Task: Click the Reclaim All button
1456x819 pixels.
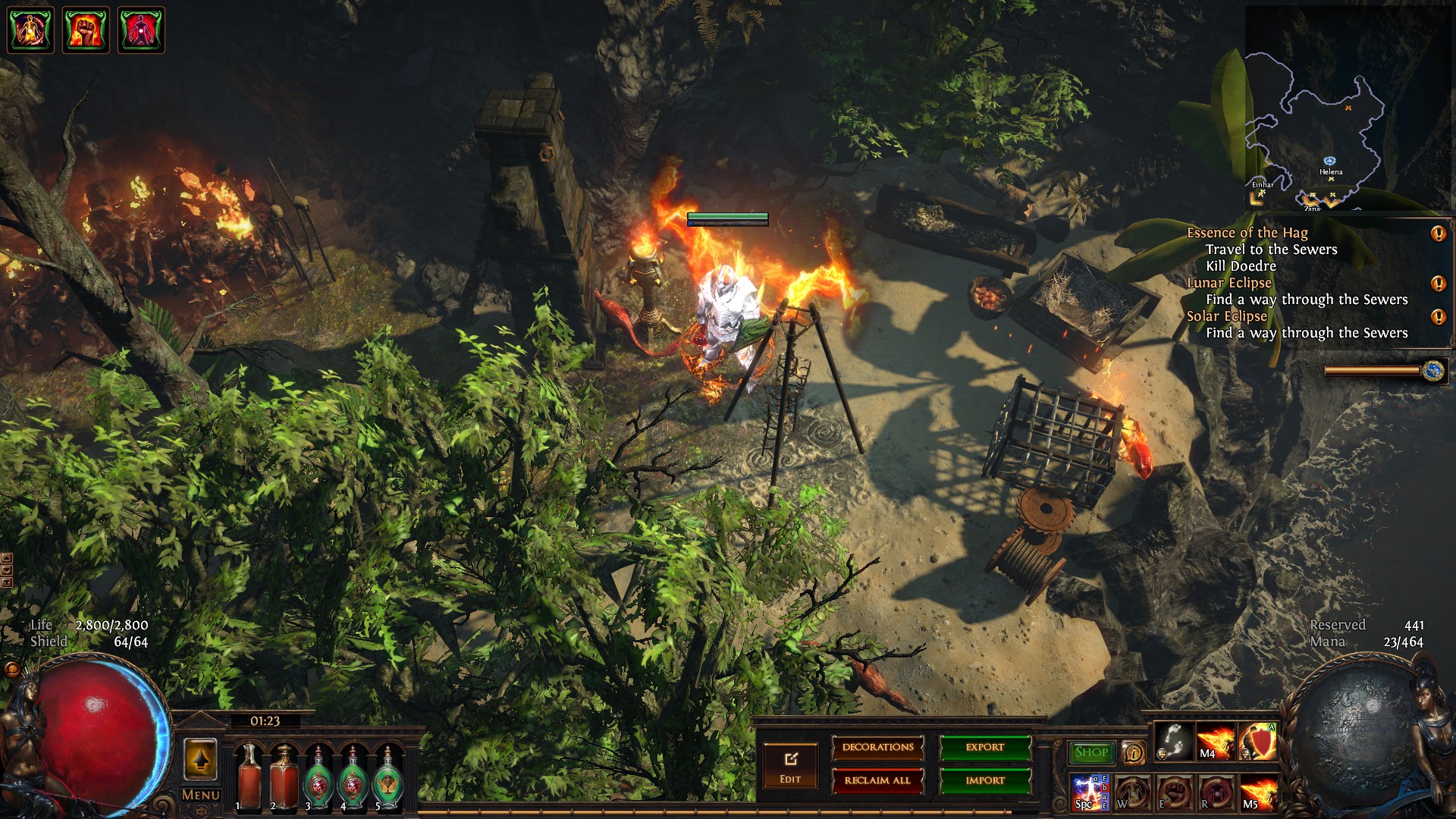Action: [x=877, y=780]
